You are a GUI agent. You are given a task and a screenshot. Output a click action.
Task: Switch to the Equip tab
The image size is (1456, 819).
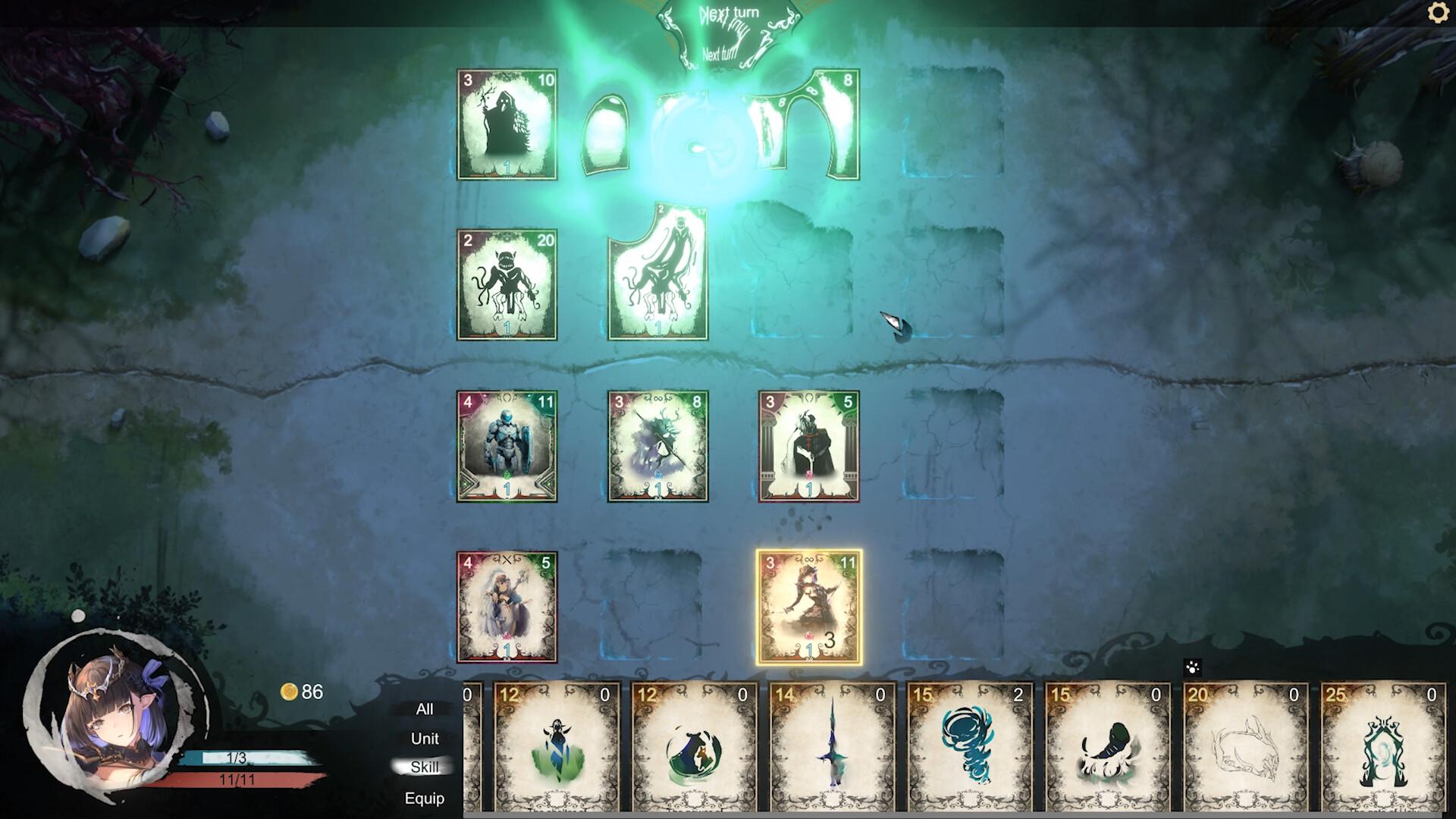coord(425,799)
